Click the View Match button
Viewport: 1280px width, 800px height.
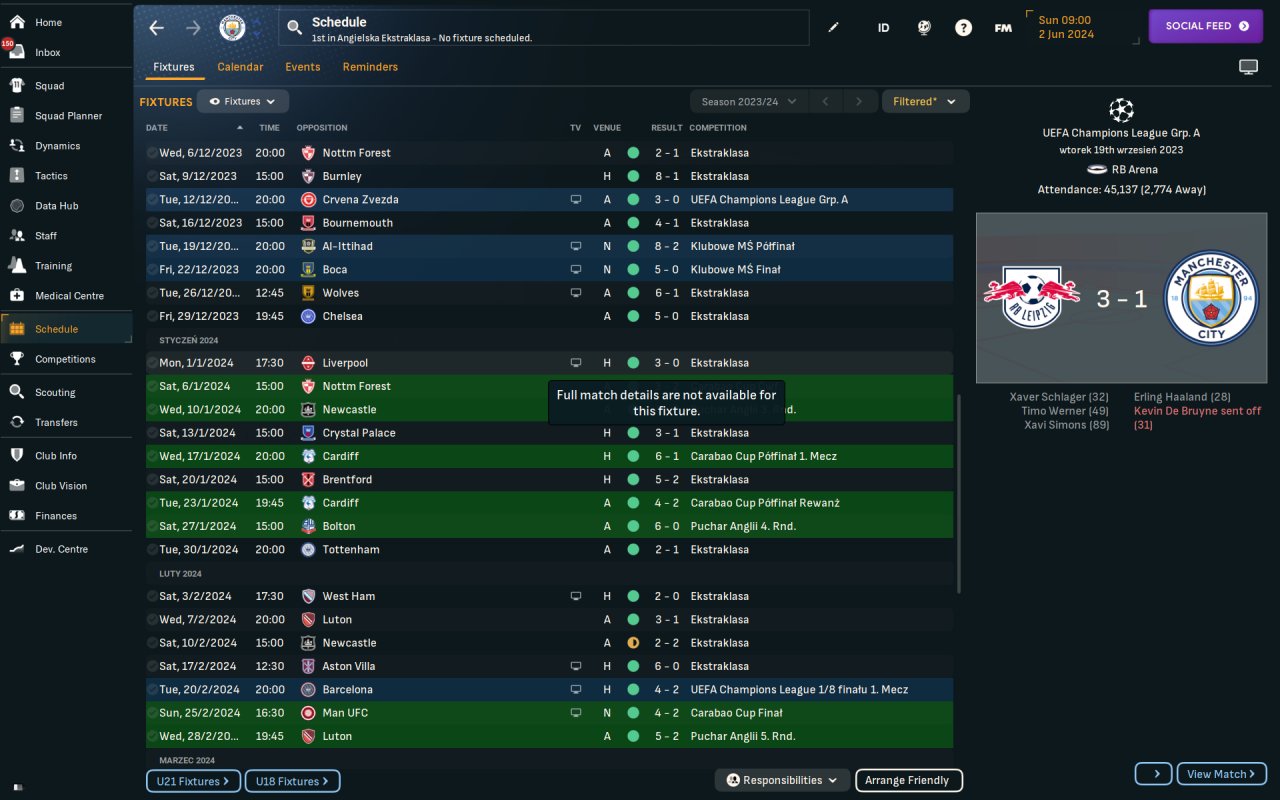[x=1221, y=774]
